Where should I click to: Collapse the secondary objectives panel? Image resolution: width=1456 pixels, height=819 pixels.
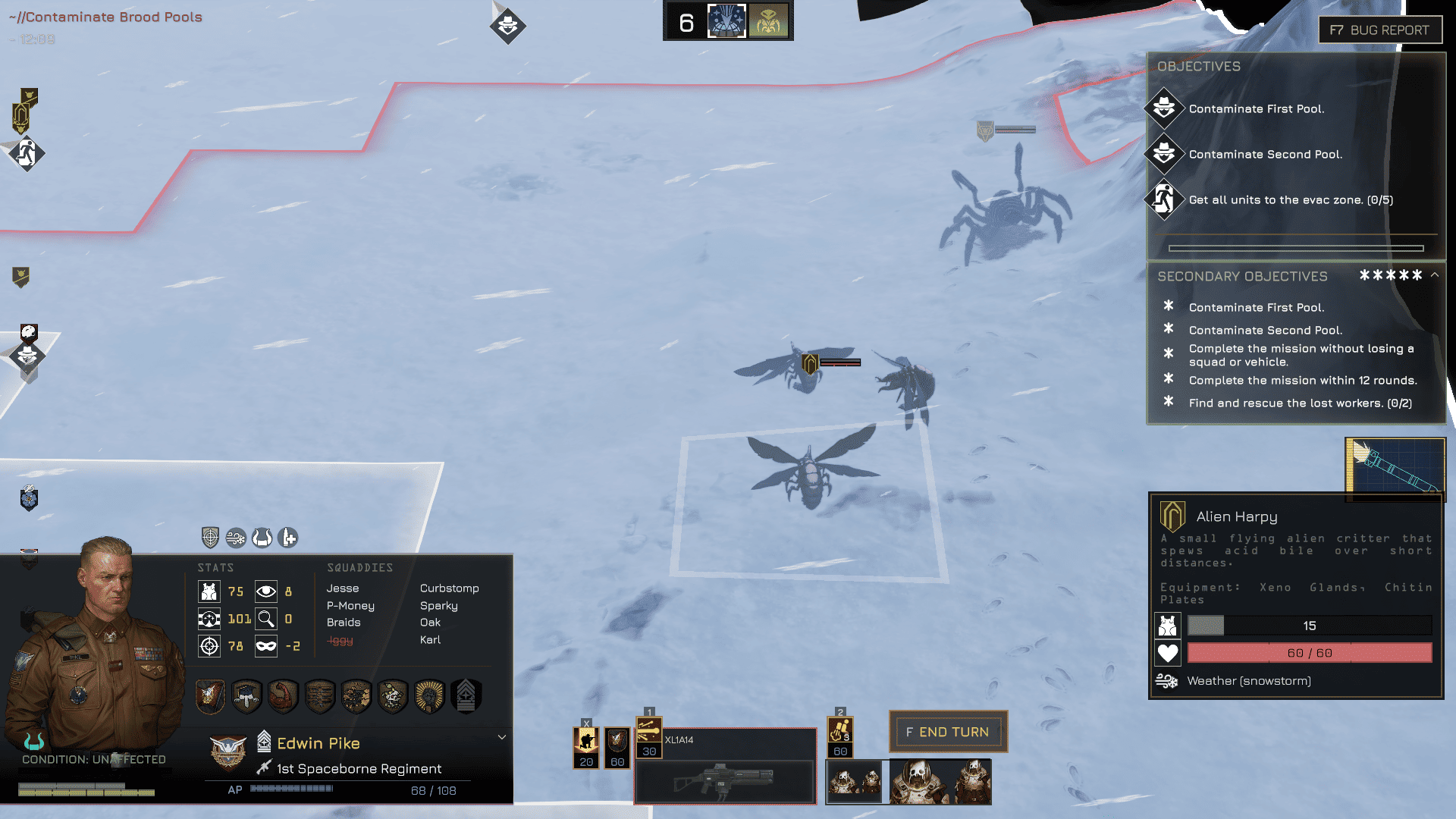coord(1435,275)
